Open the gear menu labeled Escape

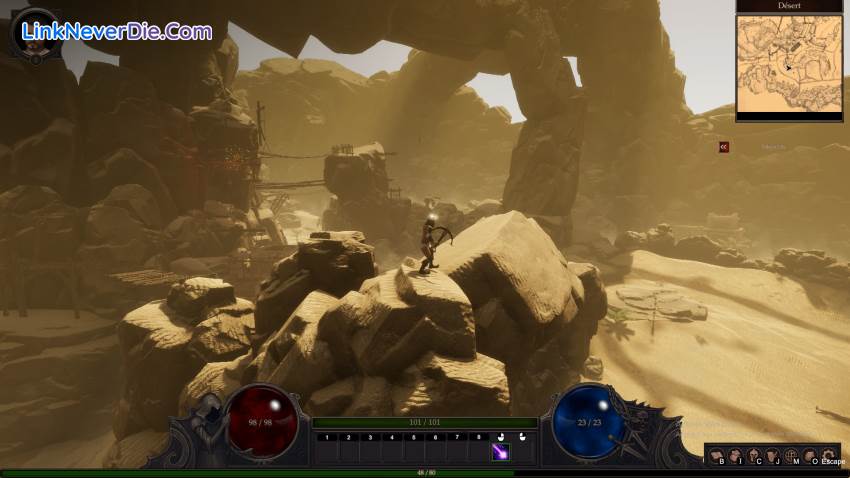coord(828,456)
